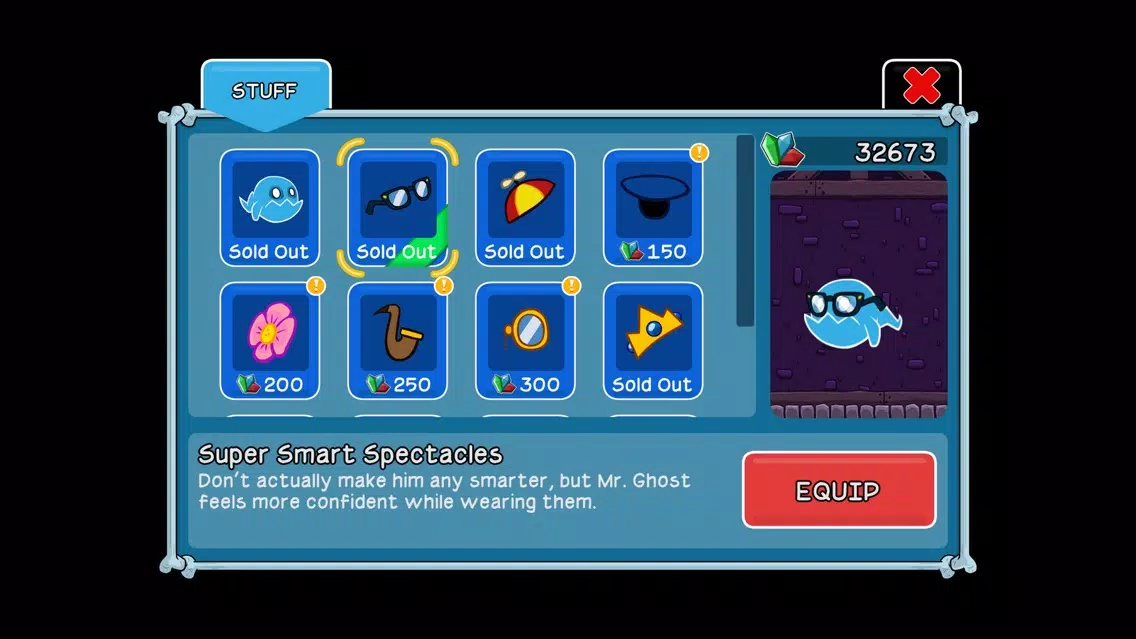Equip the Super Smart Spectacles
Image resolution: width=1136 pixels, height=639 pixels.
tap(838, 490)
